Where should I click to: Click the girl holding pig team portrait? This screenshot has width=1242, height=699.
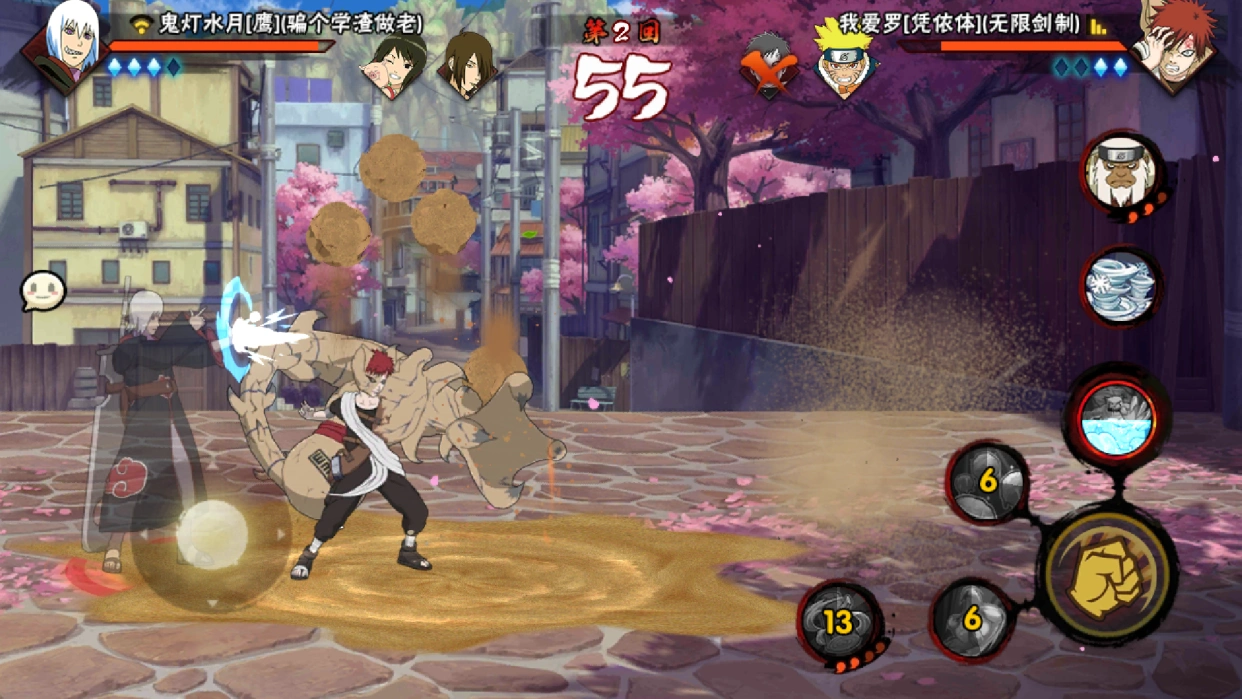point(394,66)
